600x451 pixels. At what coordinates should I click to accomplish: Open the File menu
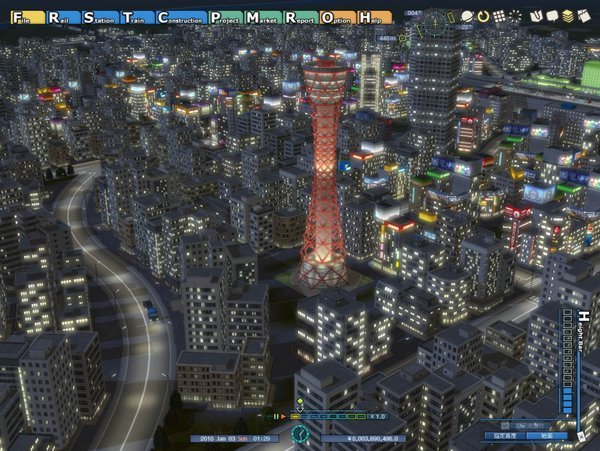pyautogui.click(x=19, y=18)
